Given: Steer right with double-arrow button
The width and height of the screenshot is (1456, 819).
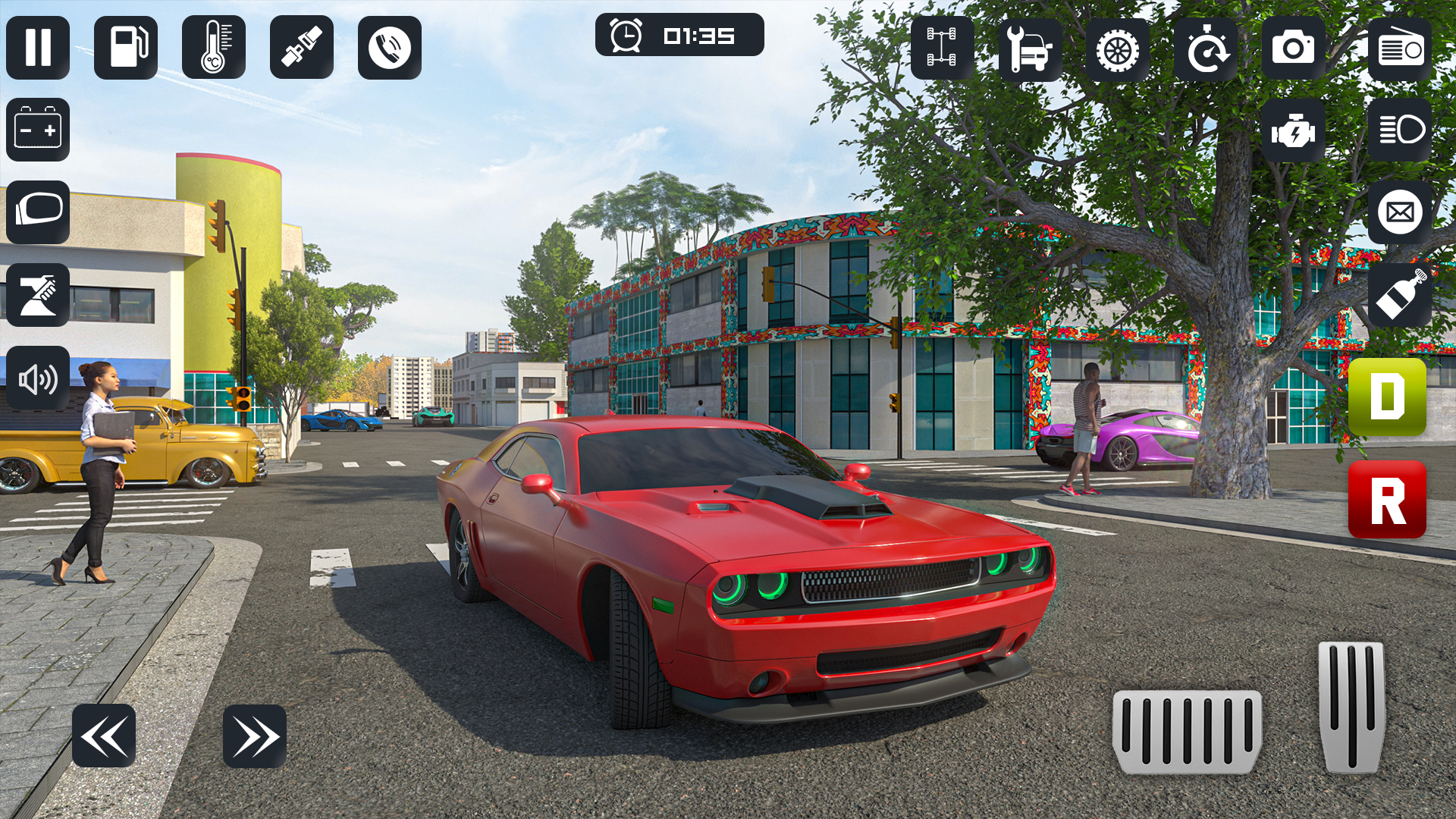Looking at the screenshot, I should click(x=255, y=736).
